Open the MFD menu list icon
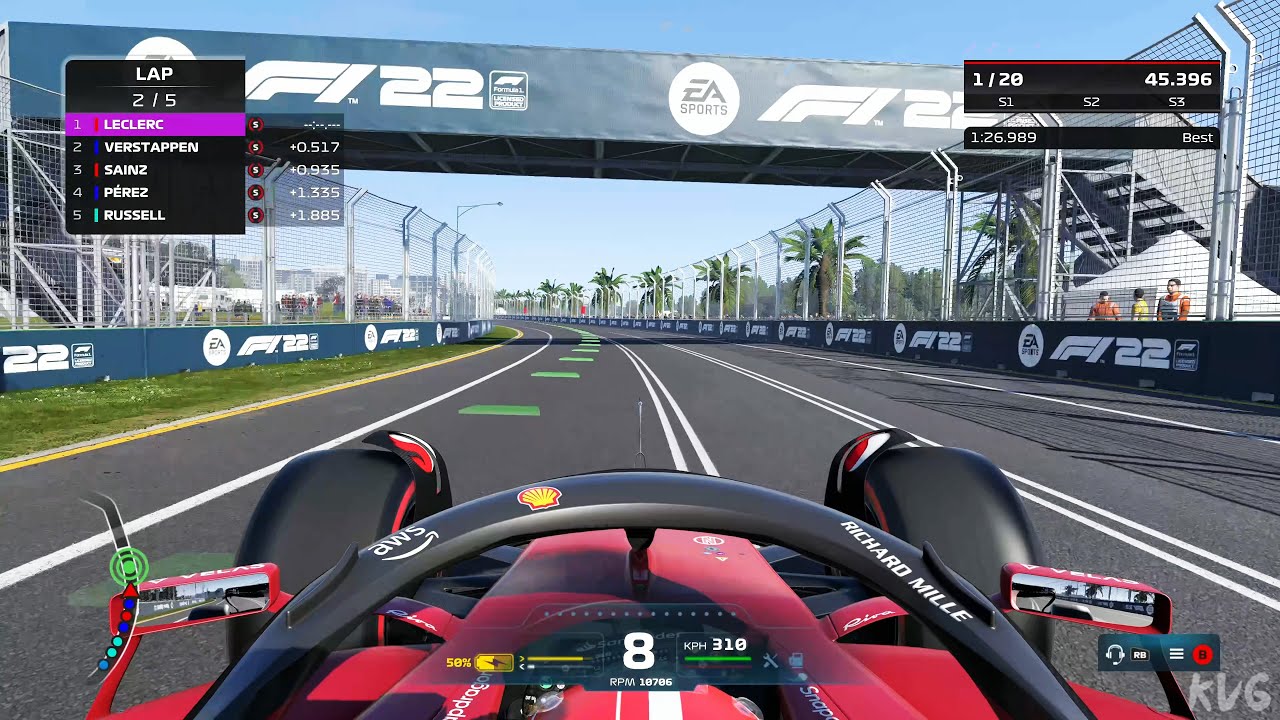 click(1177, 655)
